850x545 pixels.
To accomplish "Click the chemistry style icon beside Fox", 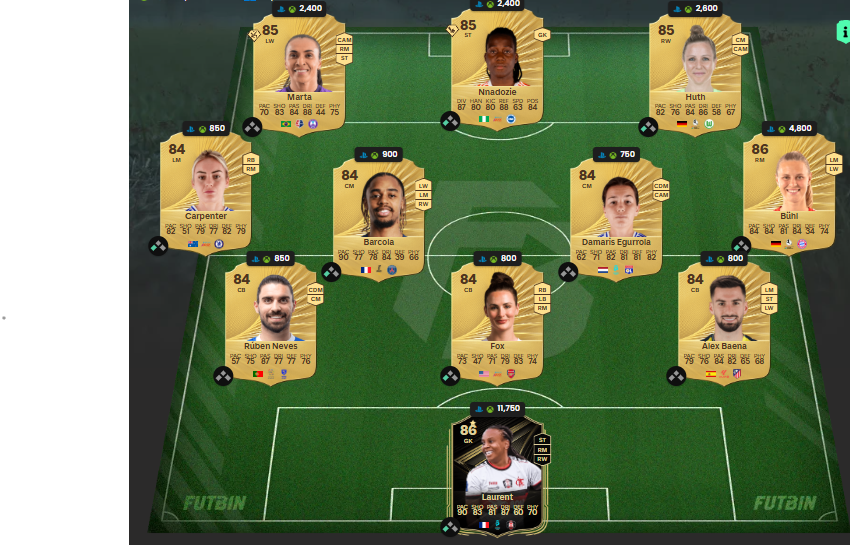I will tap(451, 376).
